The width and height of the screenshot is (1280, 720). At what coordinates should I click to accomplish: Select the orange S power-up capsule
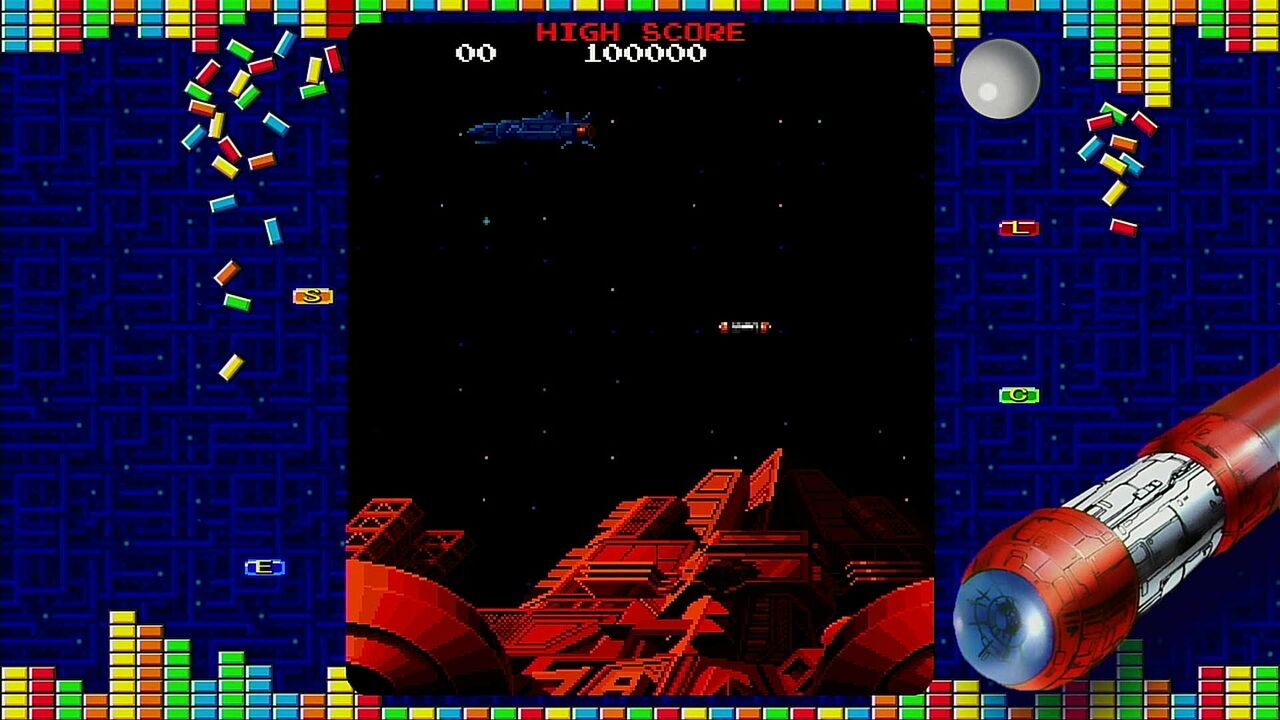coord(313,297)
